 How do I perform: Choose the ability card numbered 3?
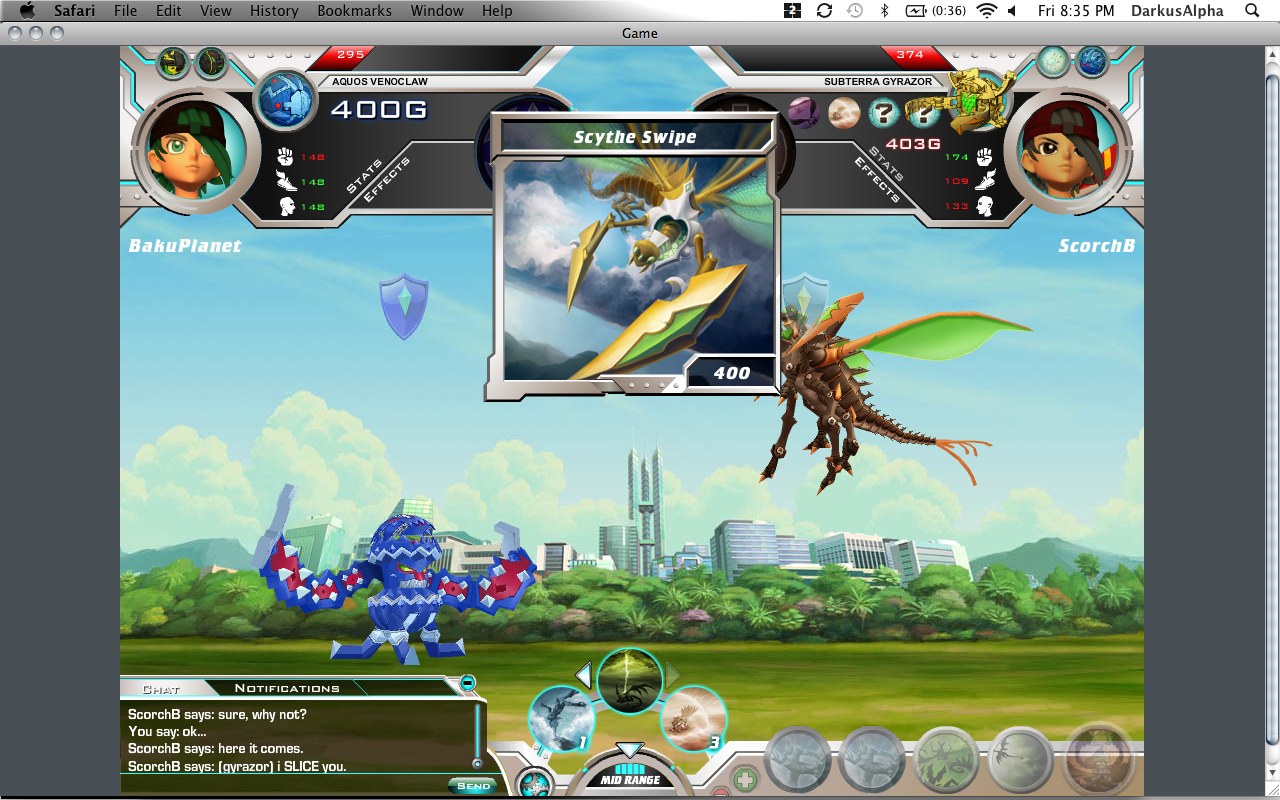coord(693,718)
